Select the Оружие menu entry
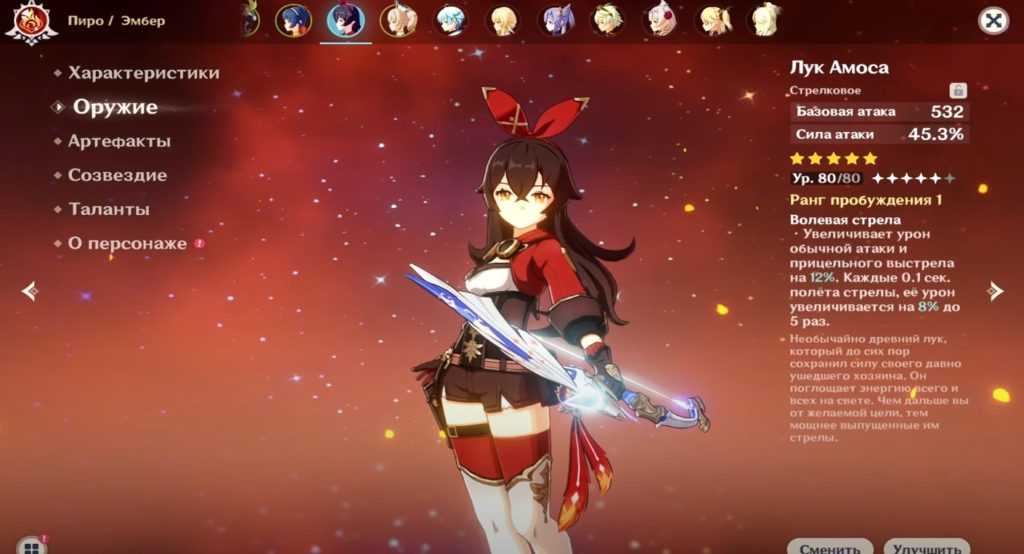Image resolution: width=1024 pixels, height=554 pixels. click(115, 107)
